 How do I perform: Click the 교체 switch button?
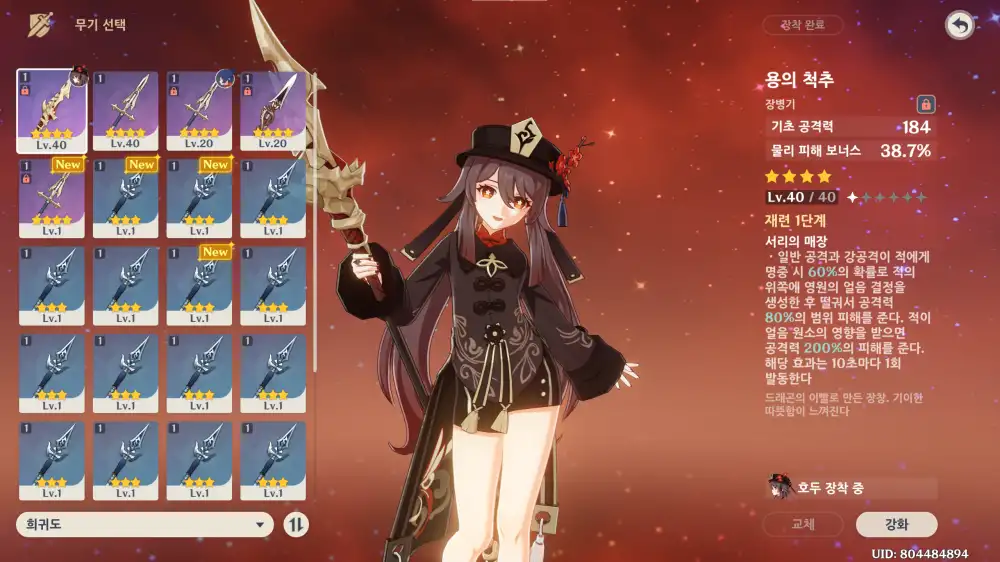803,524
